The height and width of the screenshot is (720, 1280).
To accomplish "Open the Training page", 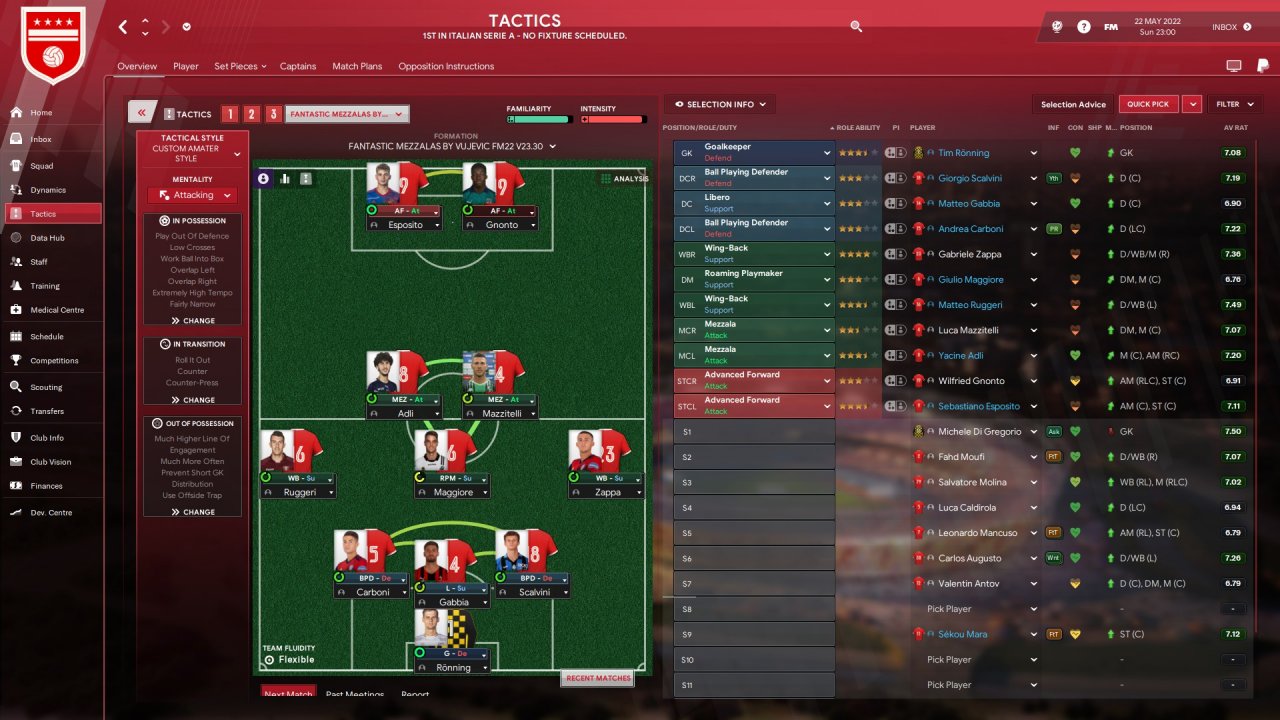I will click(x=45, y=286).
